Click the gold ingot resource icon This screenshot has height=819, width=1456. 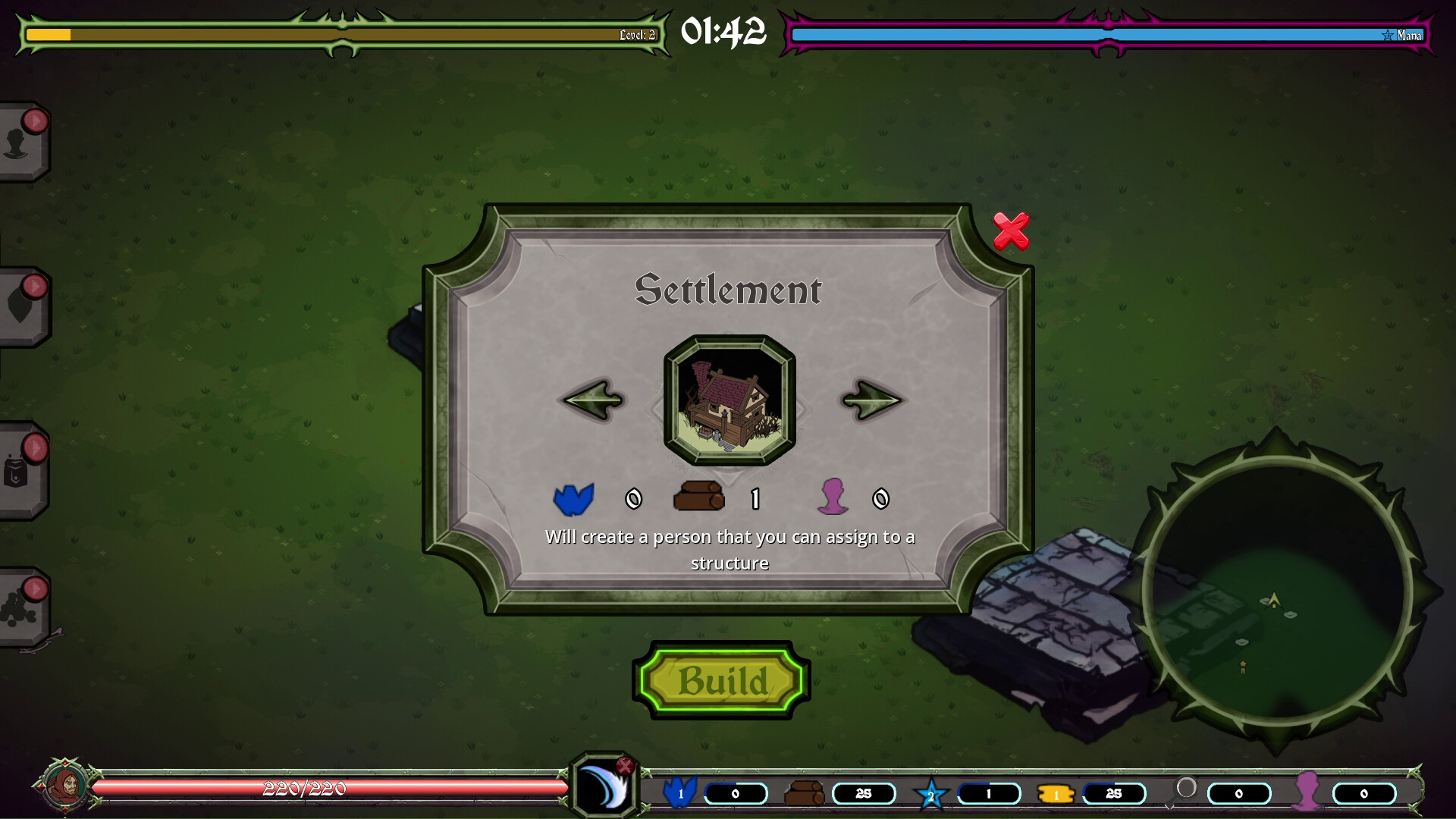point(1055,793)
